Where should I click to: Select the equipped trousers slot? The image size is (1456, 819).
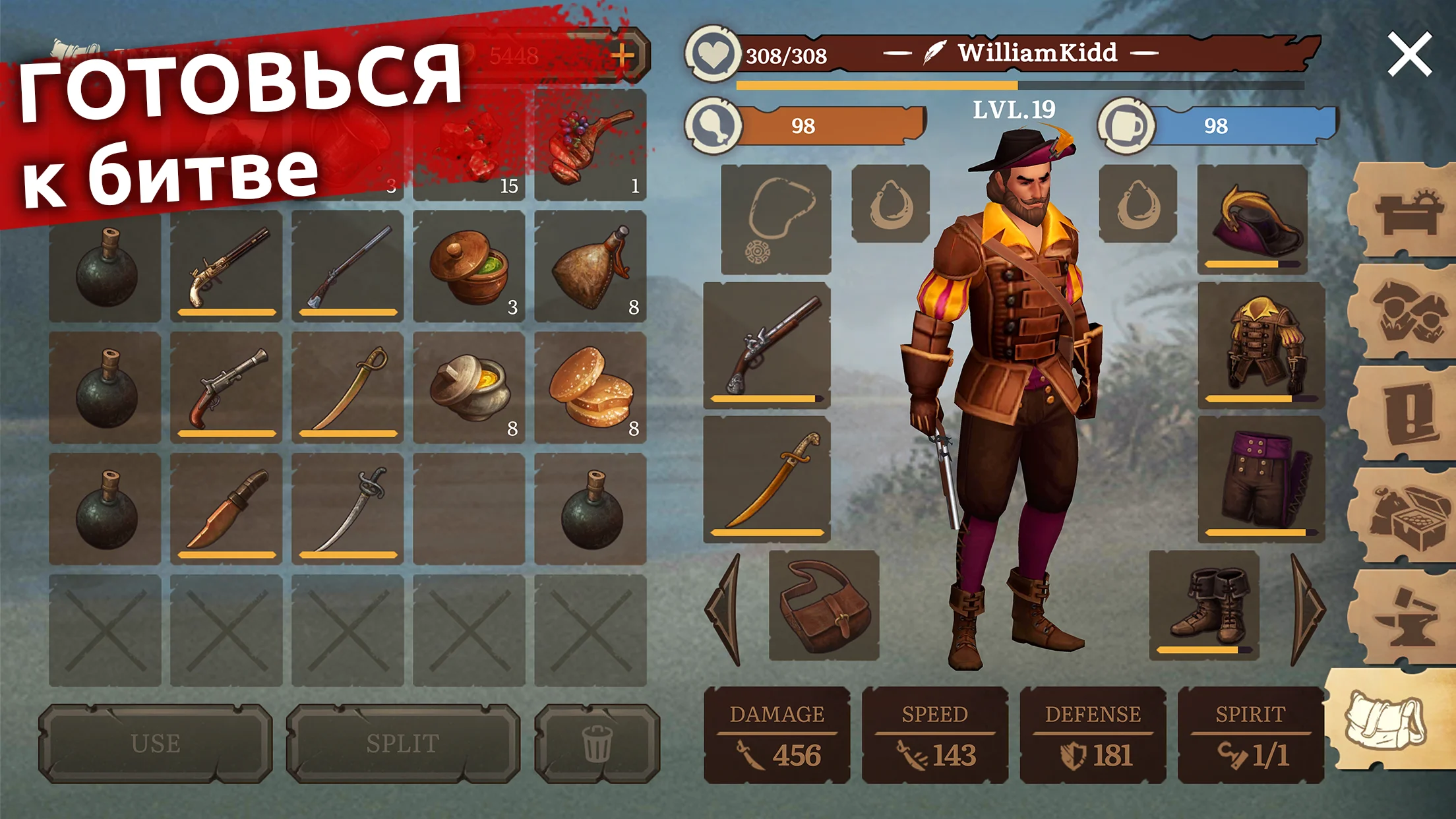pyautogui.click(x=1261, y=478)
